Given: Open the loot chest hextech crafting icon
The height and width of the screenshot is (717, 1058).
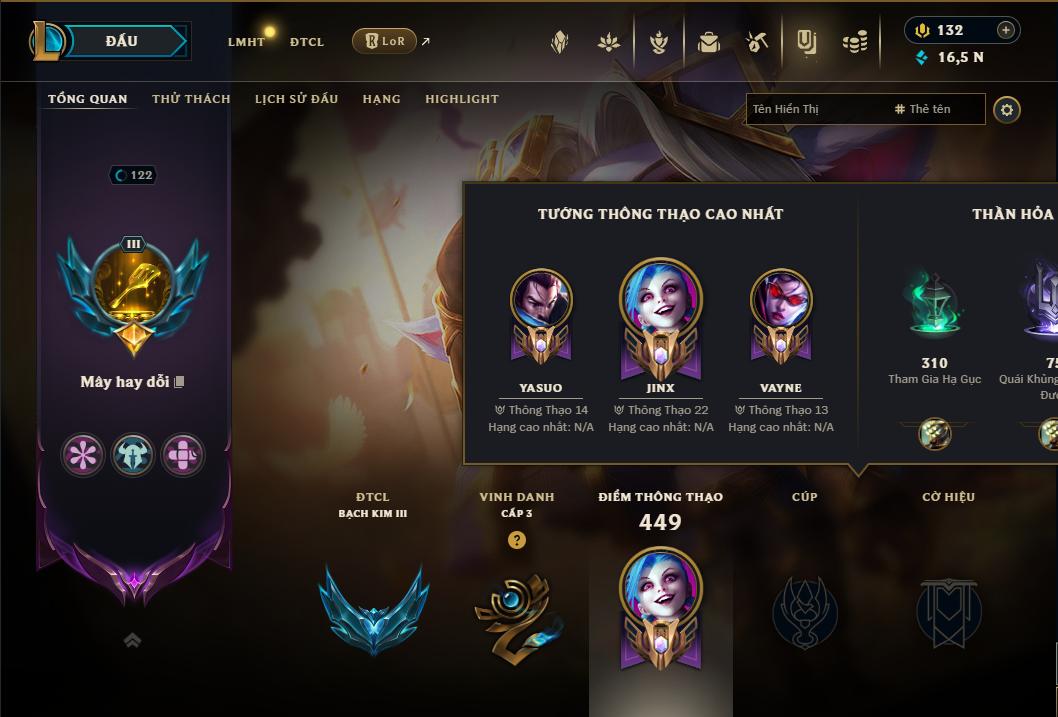Looking at the screenshot, I should [756, 42].
